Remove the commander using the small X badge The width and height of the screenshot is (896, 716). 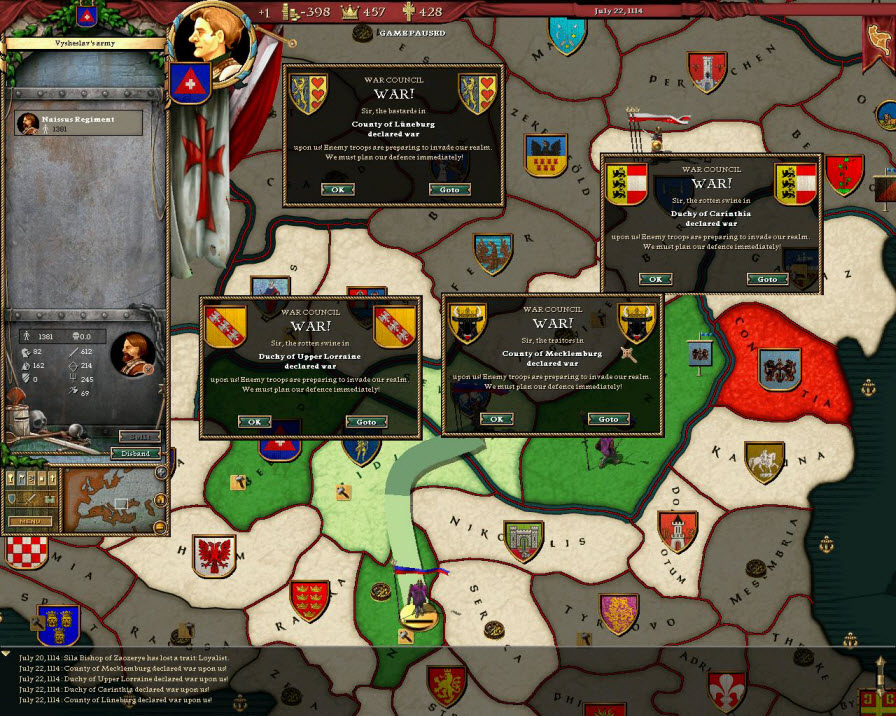(x=148, y=369)
